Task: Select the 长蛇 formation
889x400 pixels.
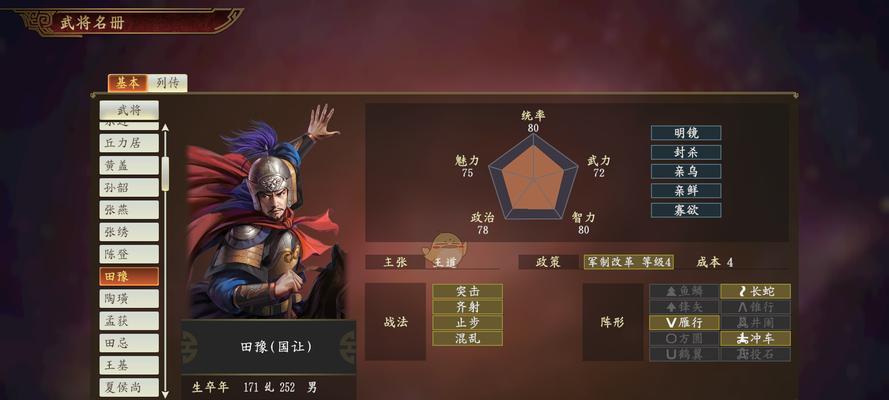Action: pyautogui.click(x=755, y=291)
